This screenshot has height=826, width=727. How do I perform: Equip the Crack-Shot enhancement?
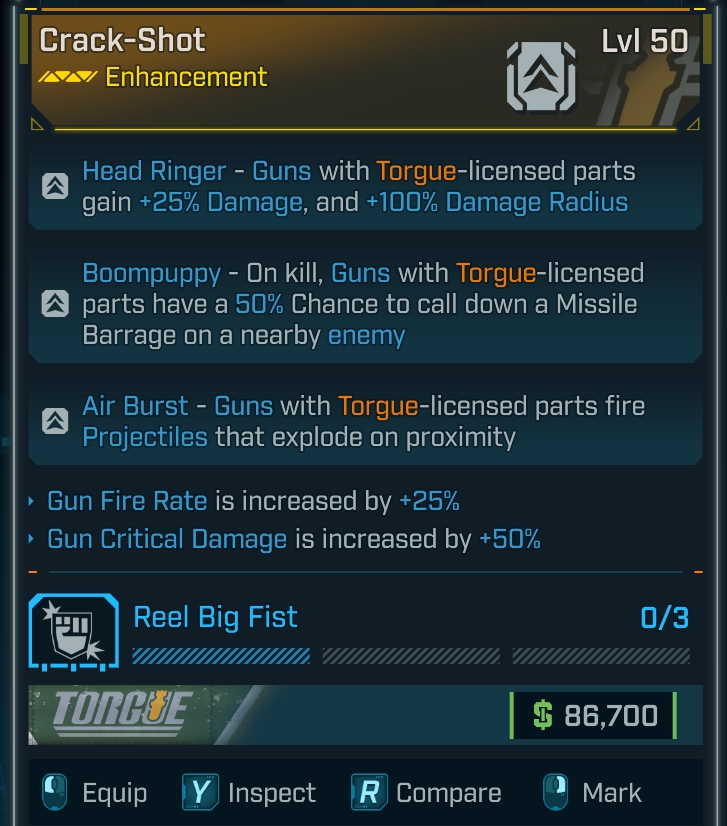pos(96,793)
